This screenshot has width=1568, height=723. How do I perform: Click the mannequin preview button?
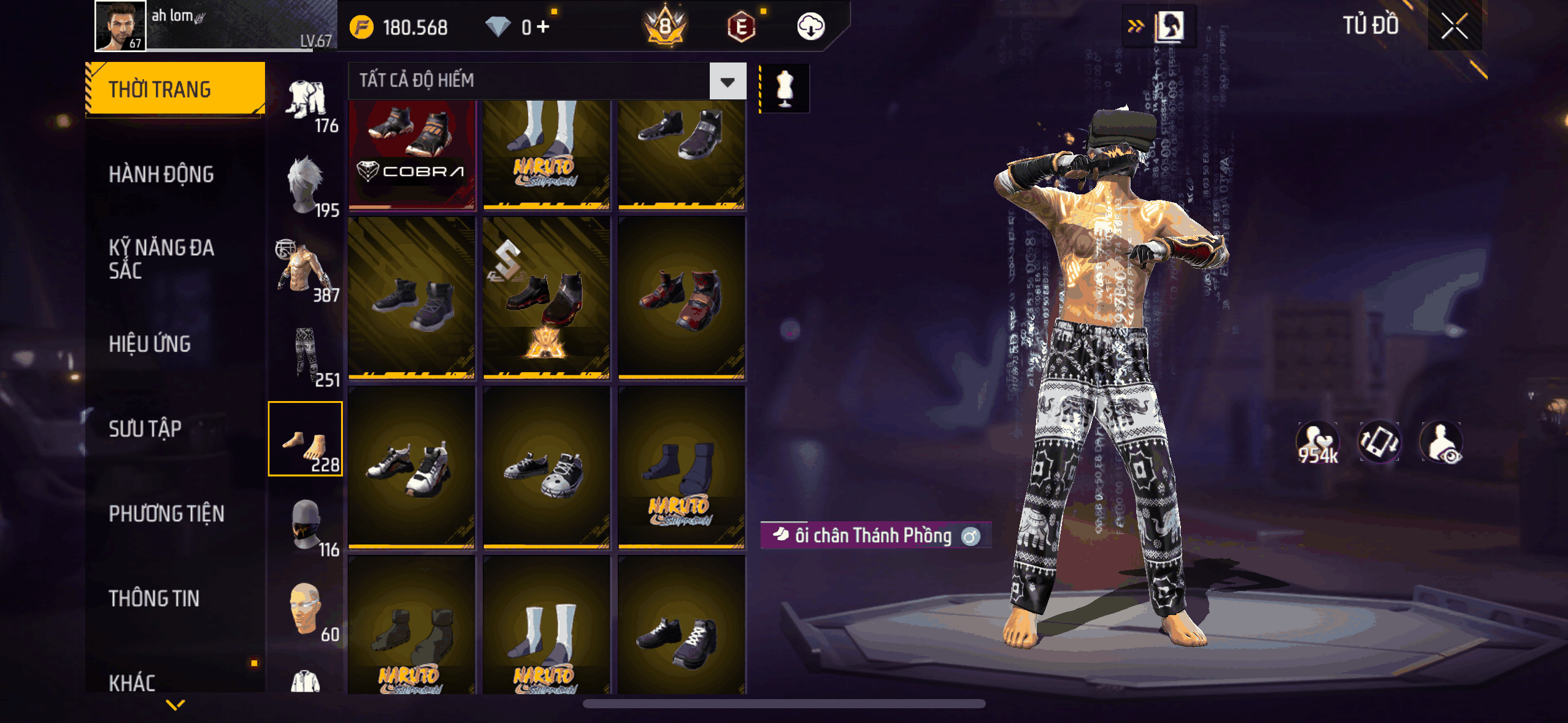click(x=785, y=89)
